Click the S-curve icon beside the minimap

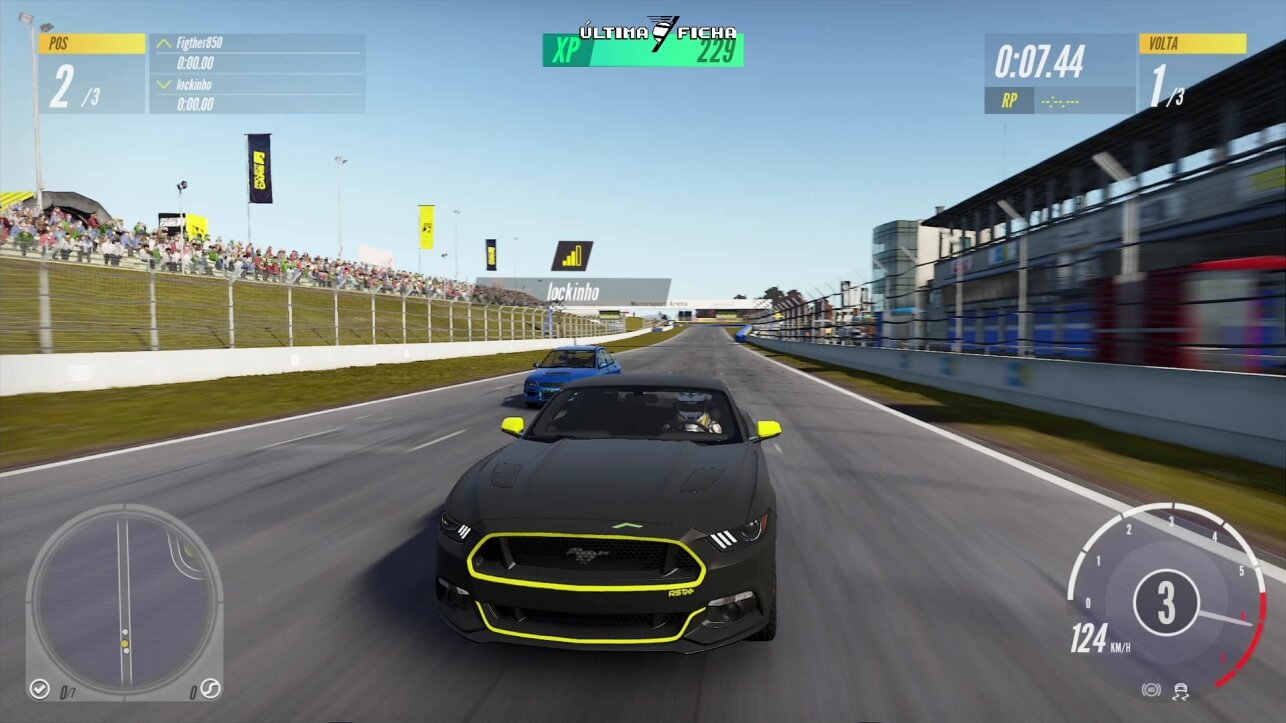click(210, 689)
